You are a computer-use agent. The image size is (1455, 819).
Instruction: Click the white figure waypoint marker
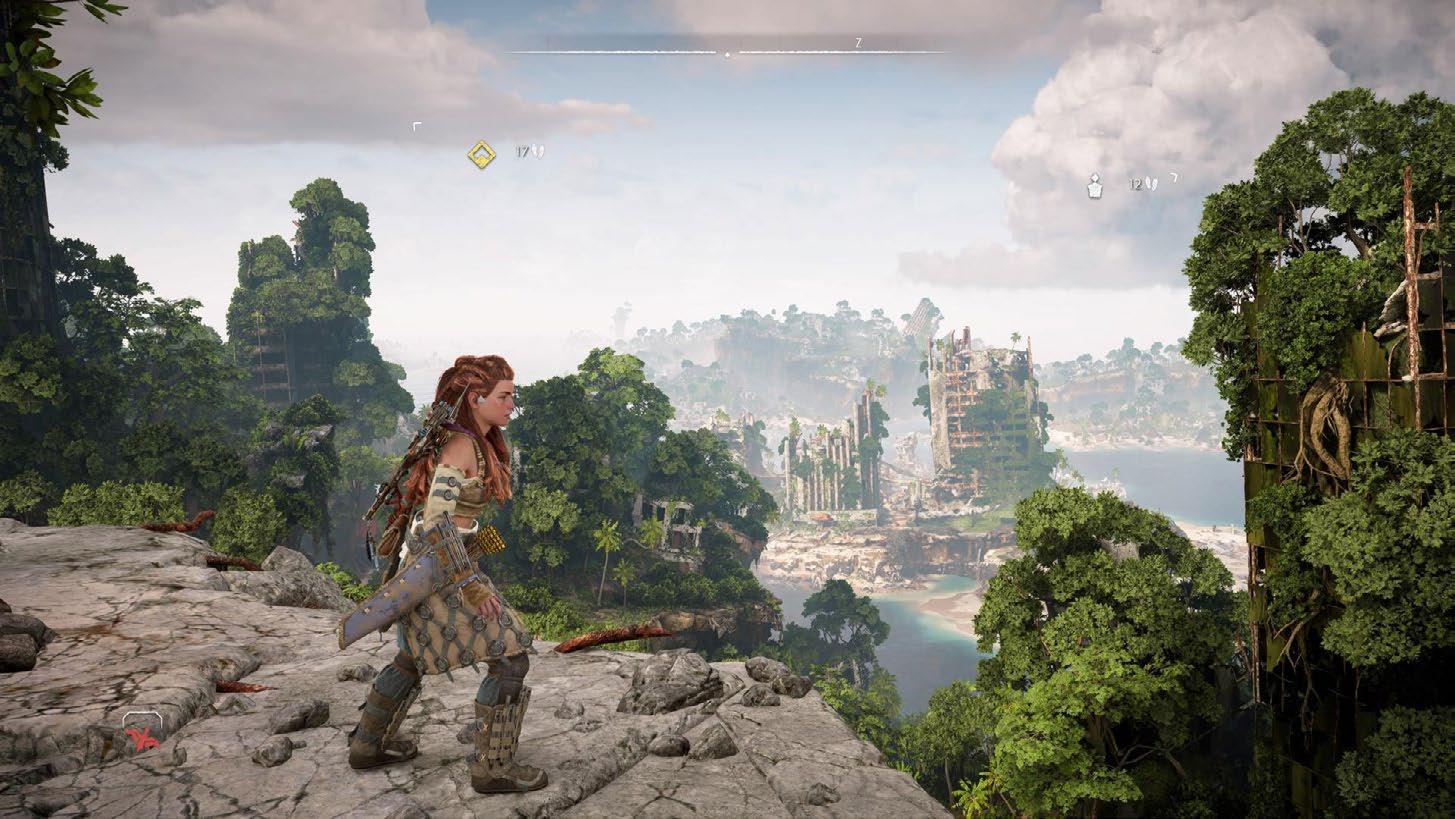pyautogui.click(x=1095, y=185)
